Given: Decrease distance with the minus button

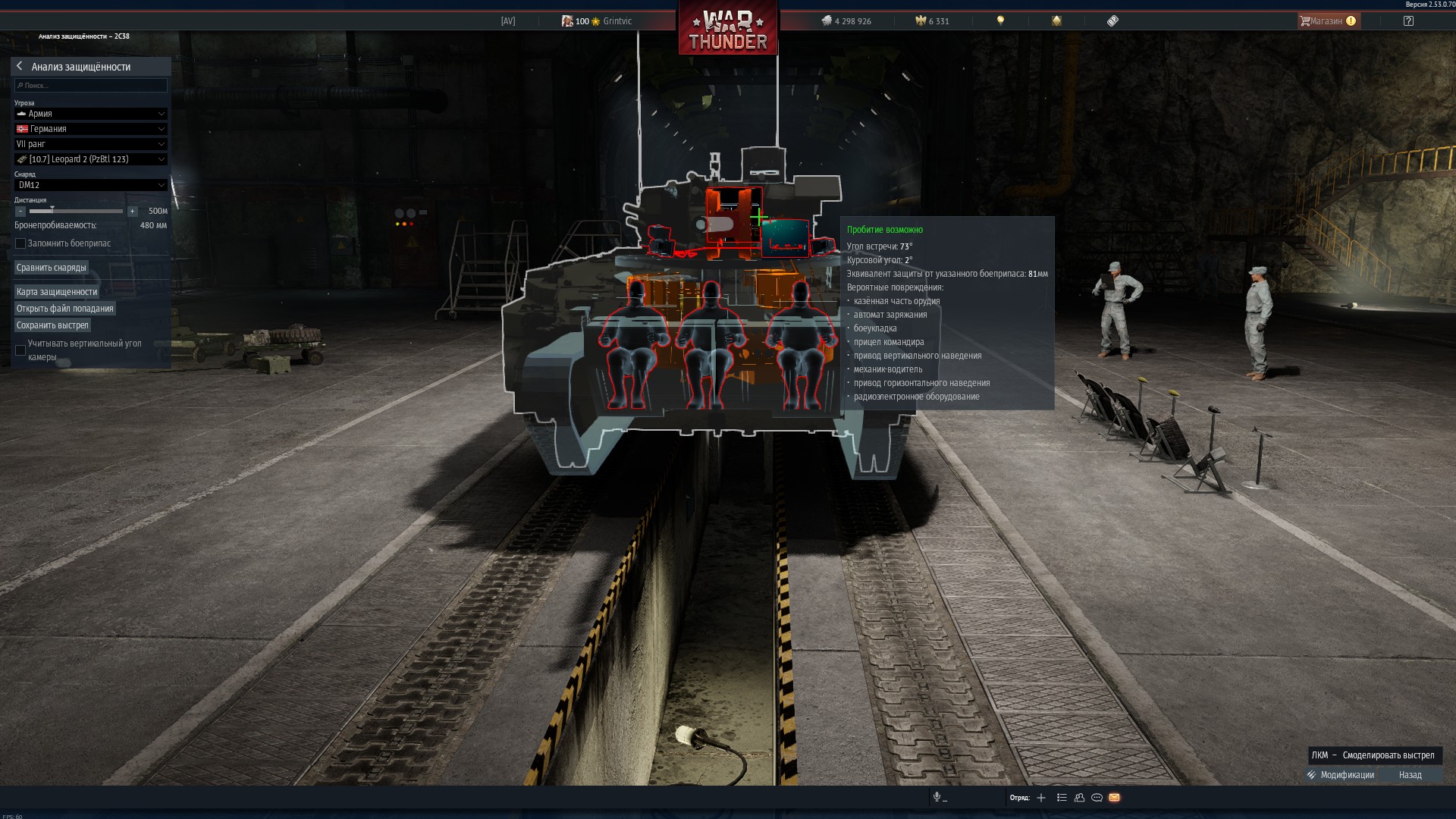Looking at the screenshot, I should click(20, 212).
